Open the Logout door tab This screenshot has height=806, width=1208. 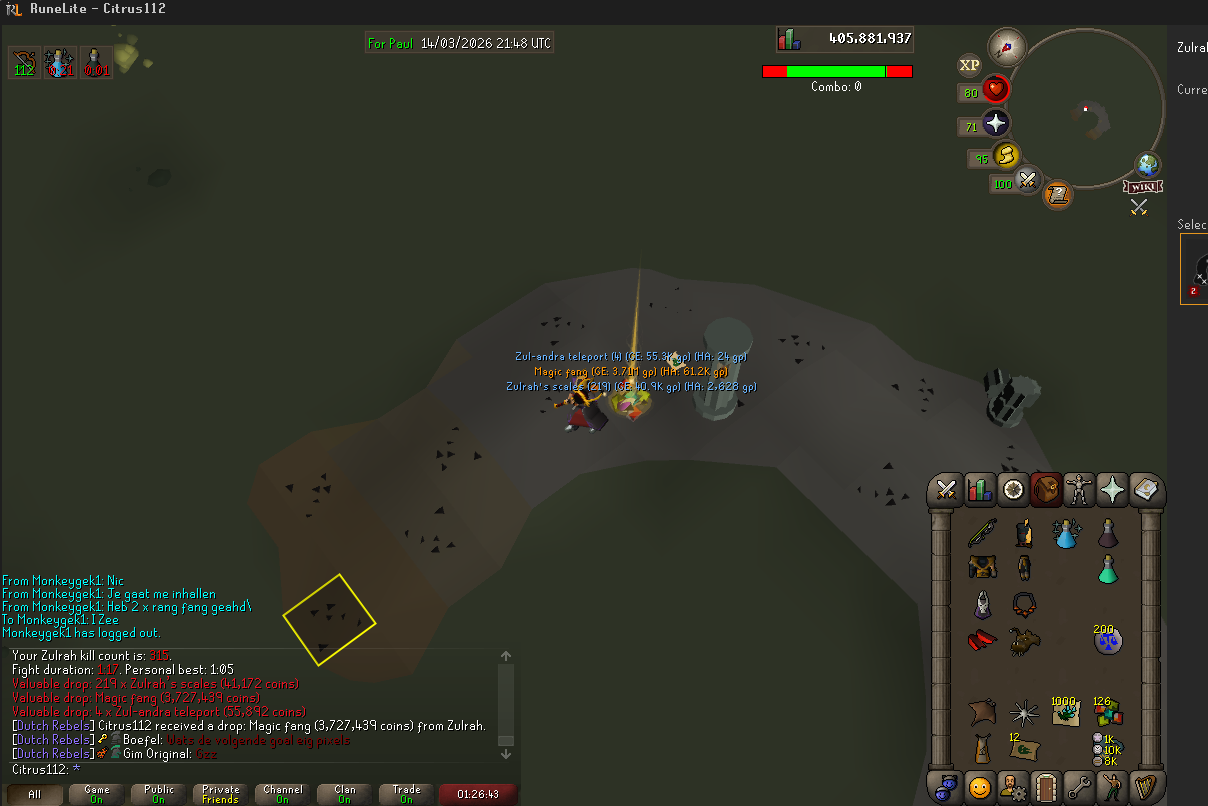pos(1045,787)
